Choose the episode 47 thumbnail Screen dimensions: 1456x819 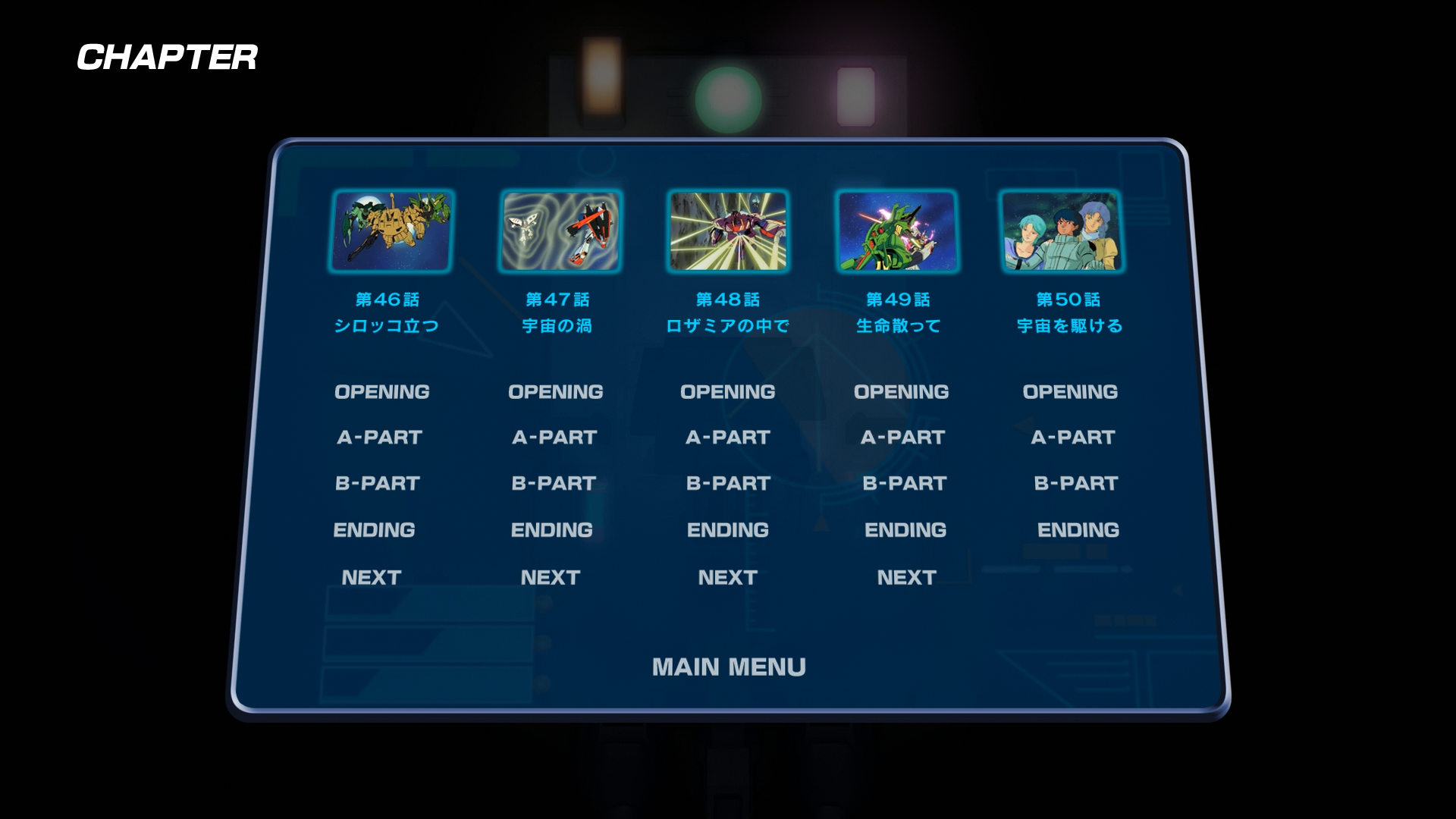(x=560, y=231)
